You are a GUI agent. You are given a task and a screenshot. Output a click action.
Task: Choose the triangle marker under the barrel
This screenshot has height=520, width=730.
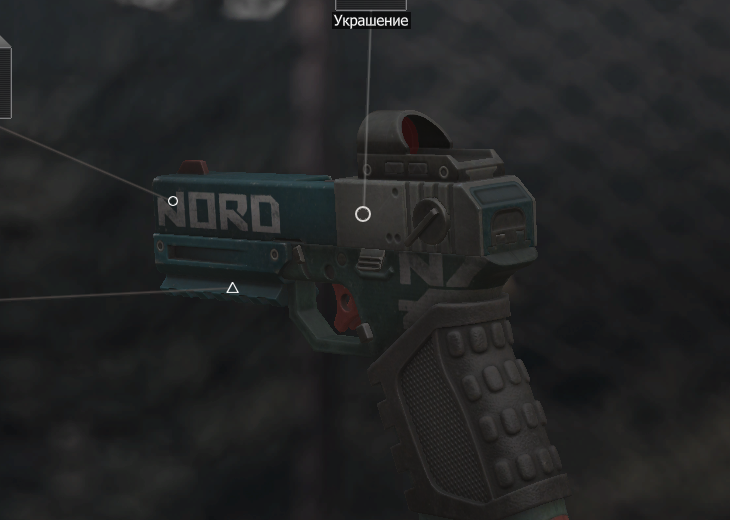232,288
